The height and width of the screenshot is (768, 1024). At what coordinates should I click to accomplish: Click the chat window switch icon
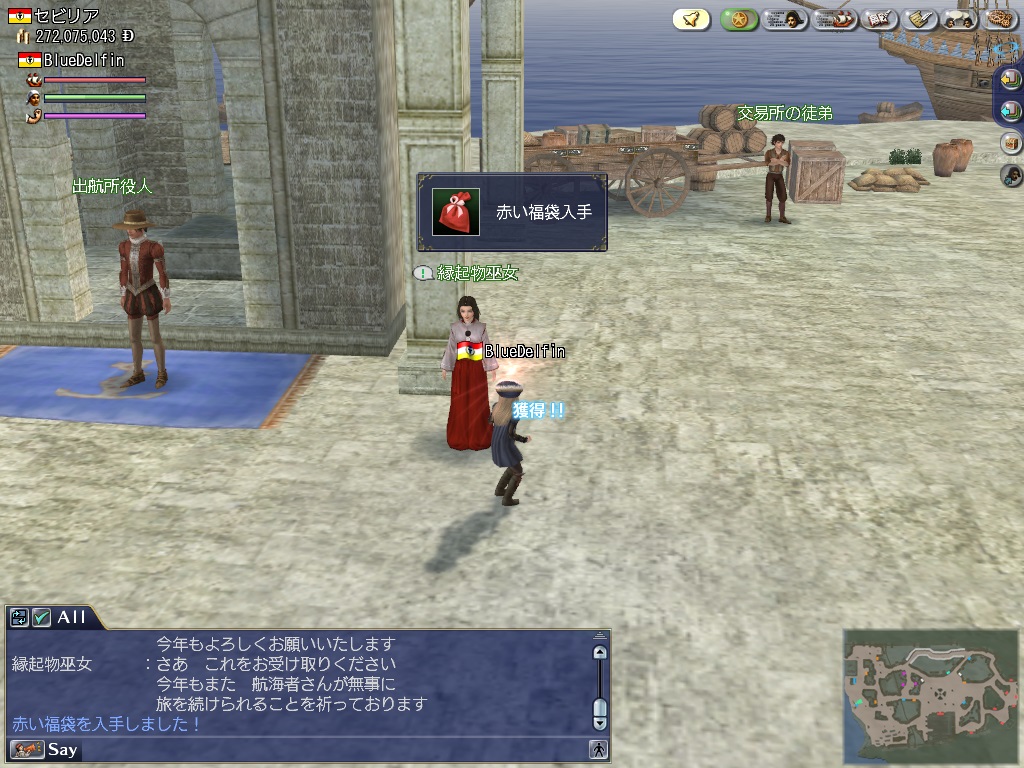pyautogui.click(x=20, y=618)
